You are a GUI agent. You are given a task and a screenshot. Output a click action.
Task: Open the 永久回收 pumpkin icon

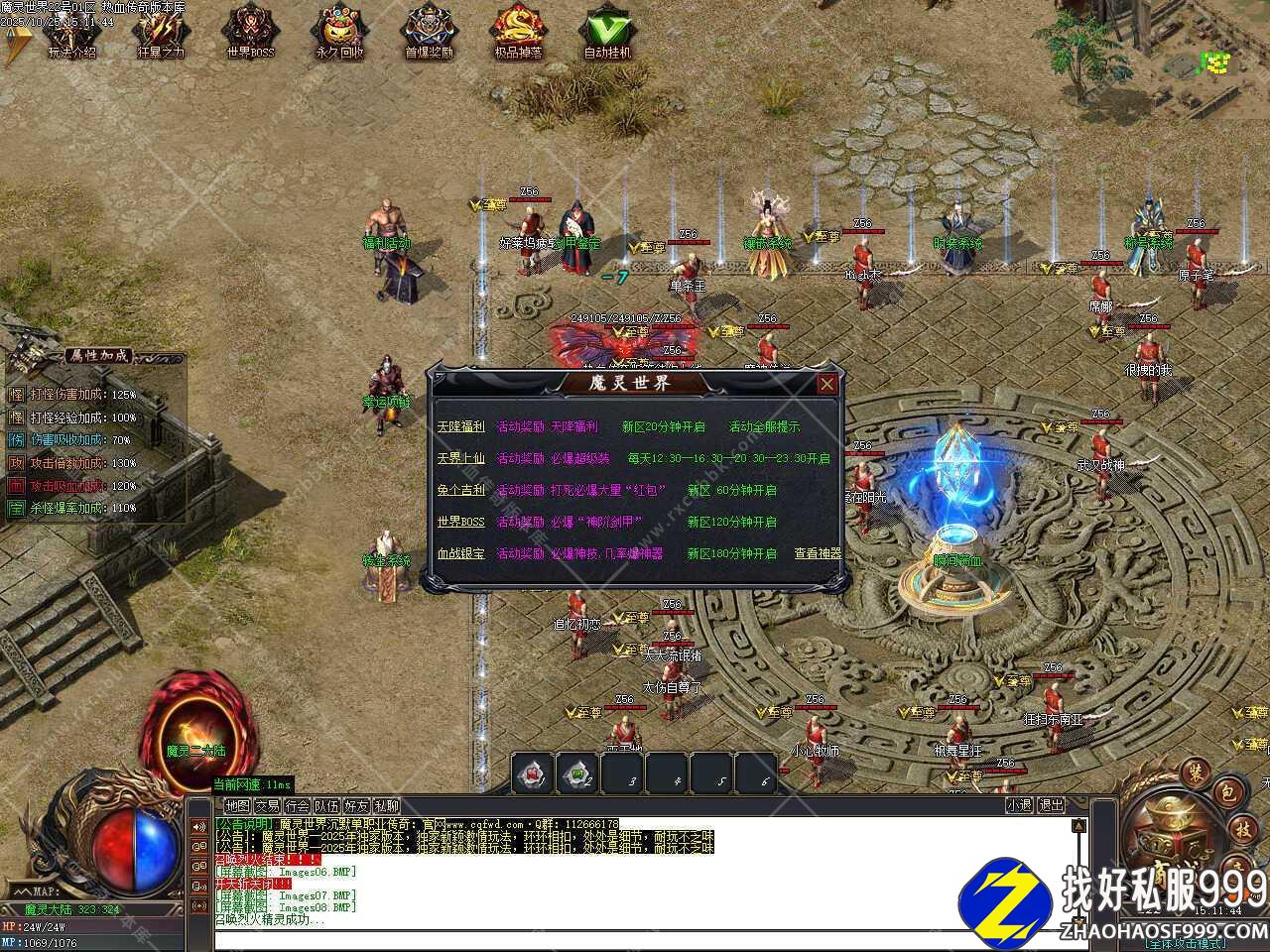pyautogui.click(x=339, y=35)
